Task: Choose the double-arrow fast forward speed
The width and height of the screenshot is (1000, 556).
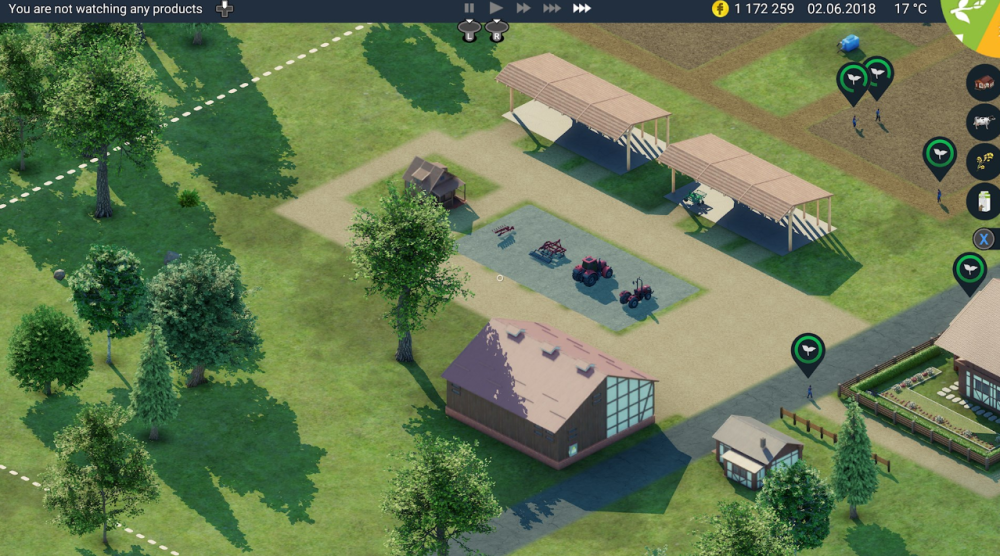Action: pos(523,8)
